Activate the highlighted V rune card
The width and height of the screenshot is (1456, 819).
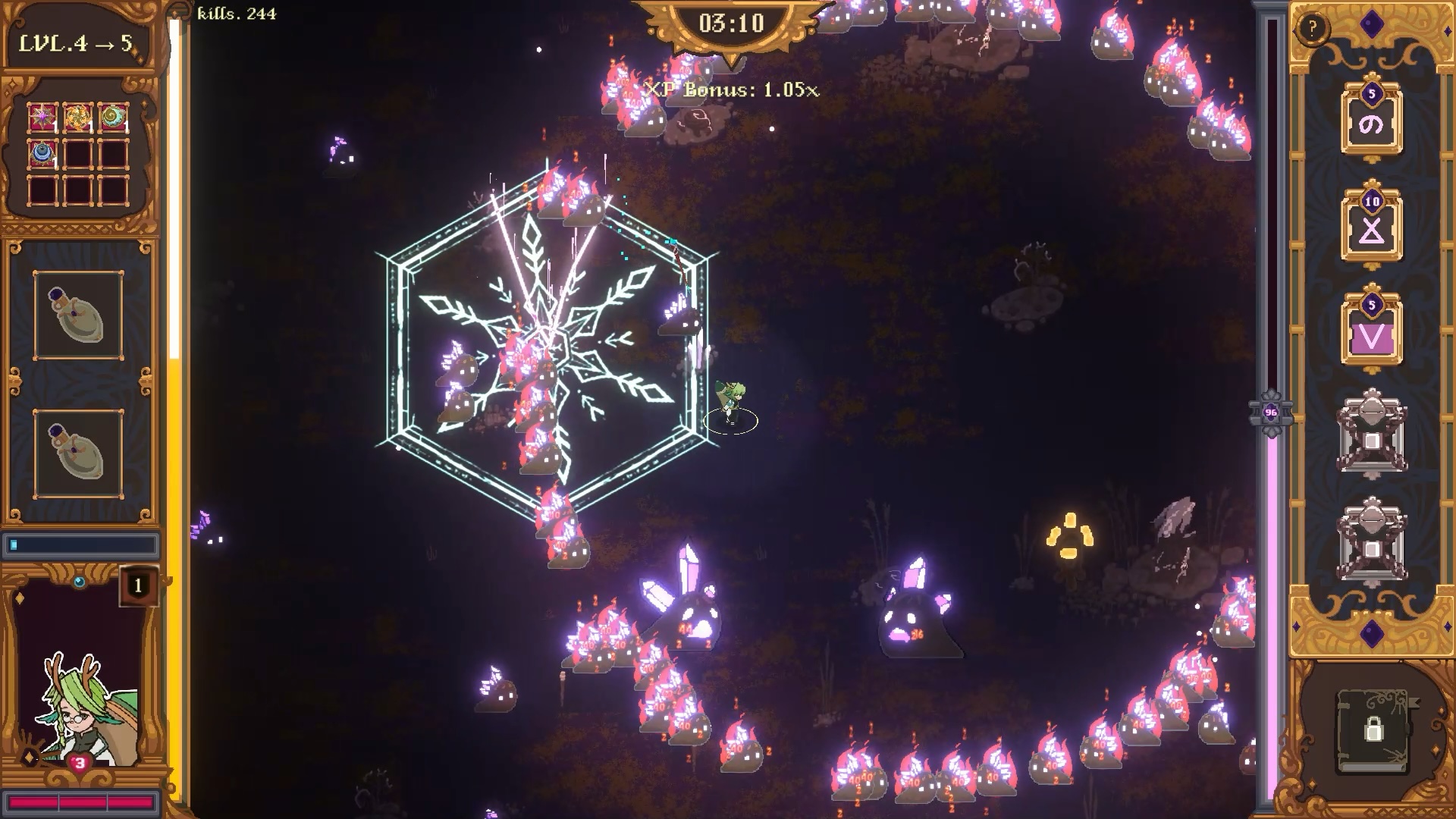(x=1371, y=334)
